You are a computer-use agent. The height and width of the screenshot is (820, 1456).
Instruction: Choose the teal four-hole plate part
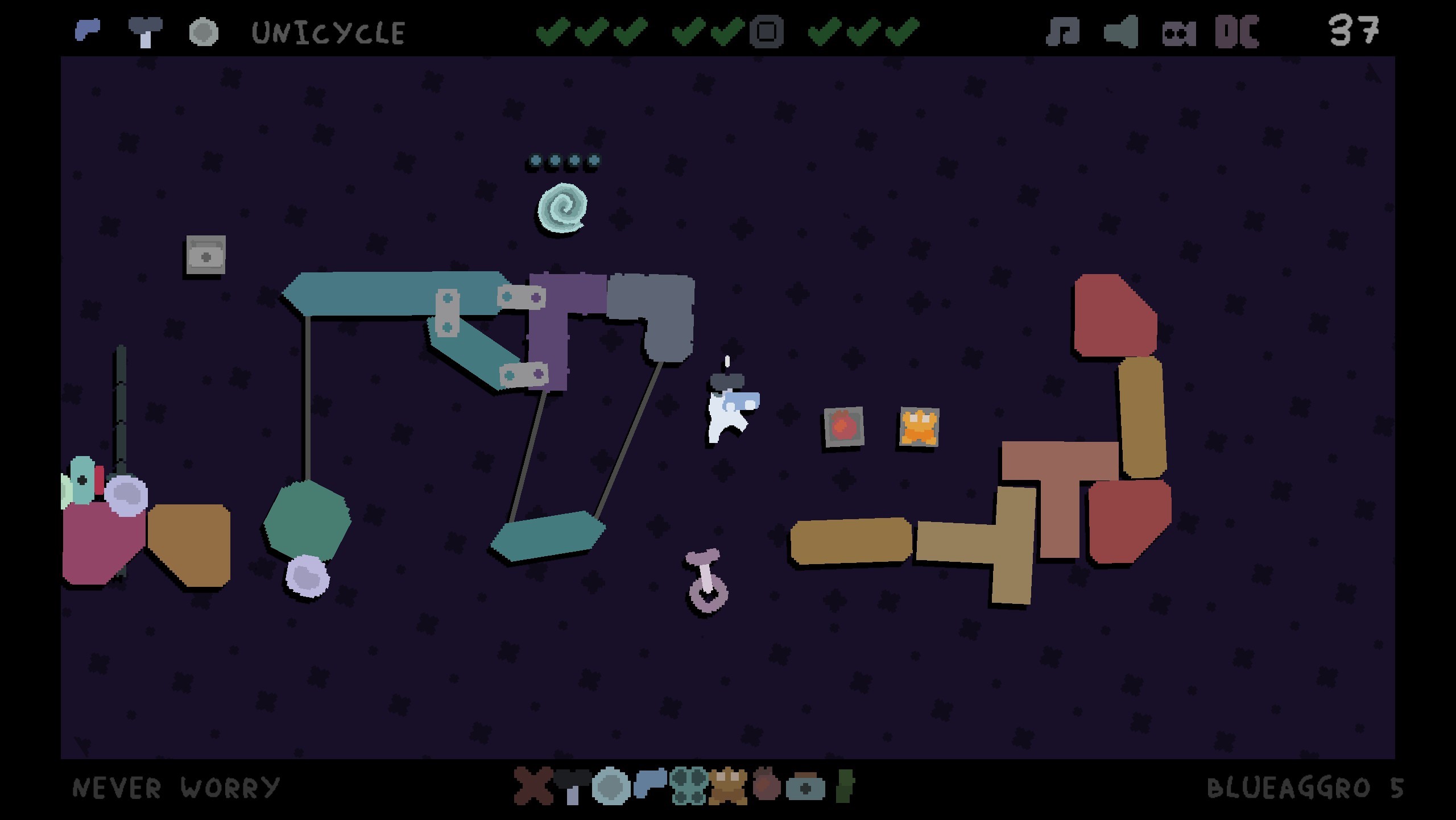coord(689,786)
